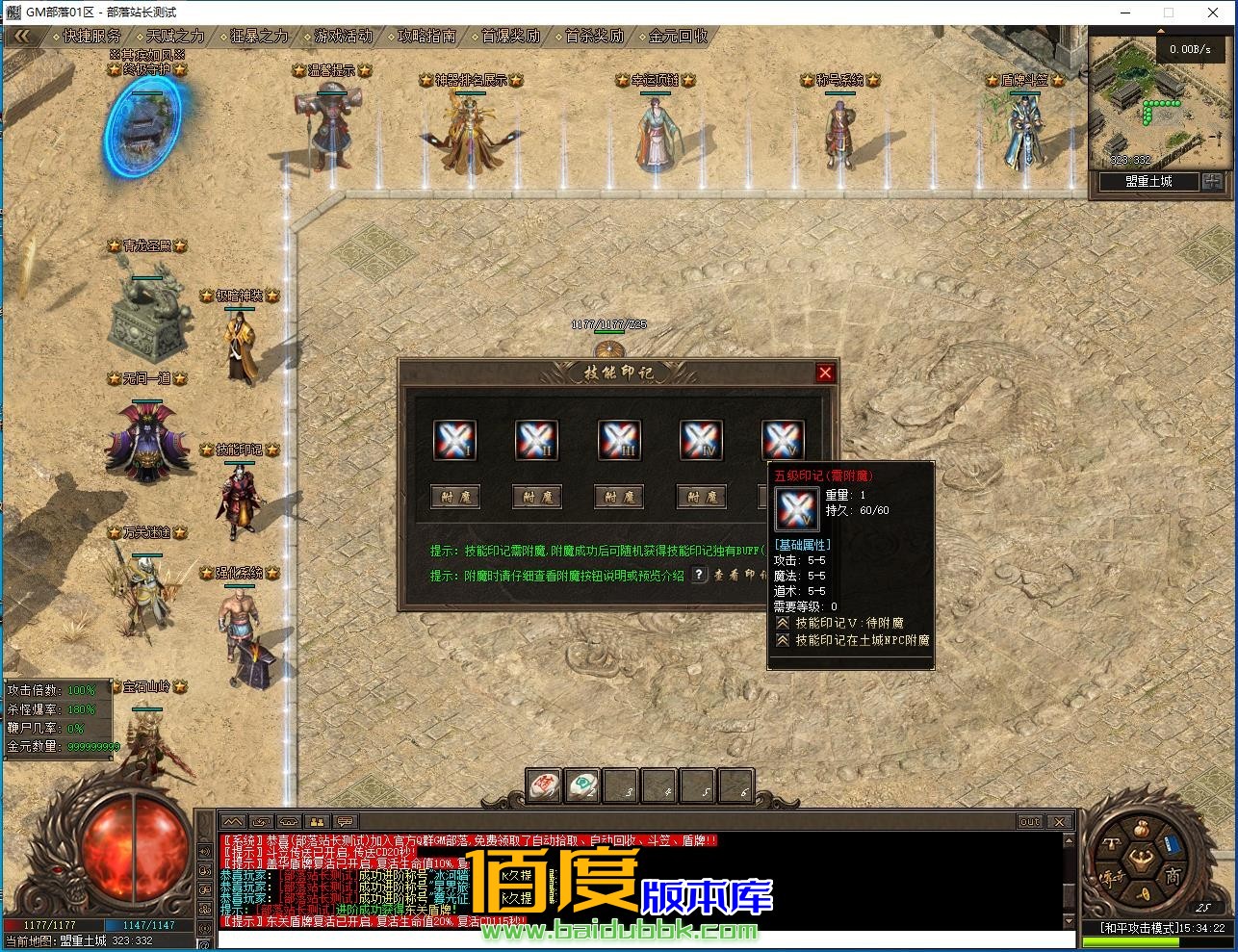Open the 快捷服务 quick service menu
Viewport: 1238px width, 952px height.
tap(91, 37)
